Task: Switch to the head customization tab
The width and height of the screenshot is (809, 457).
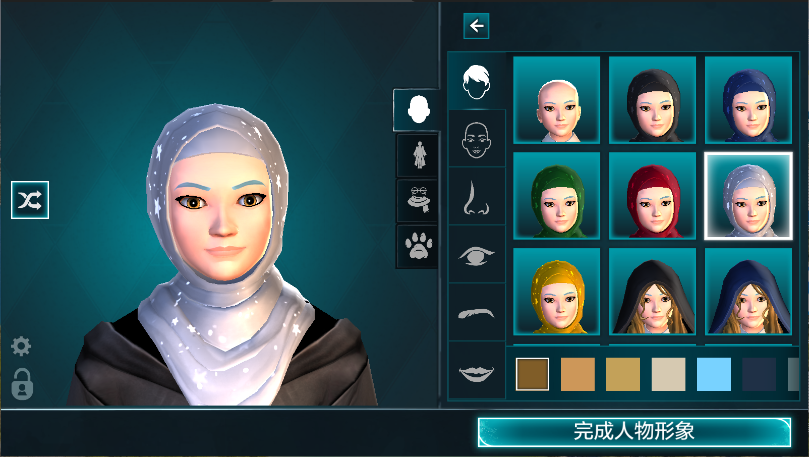Action: tap(418, 110)
